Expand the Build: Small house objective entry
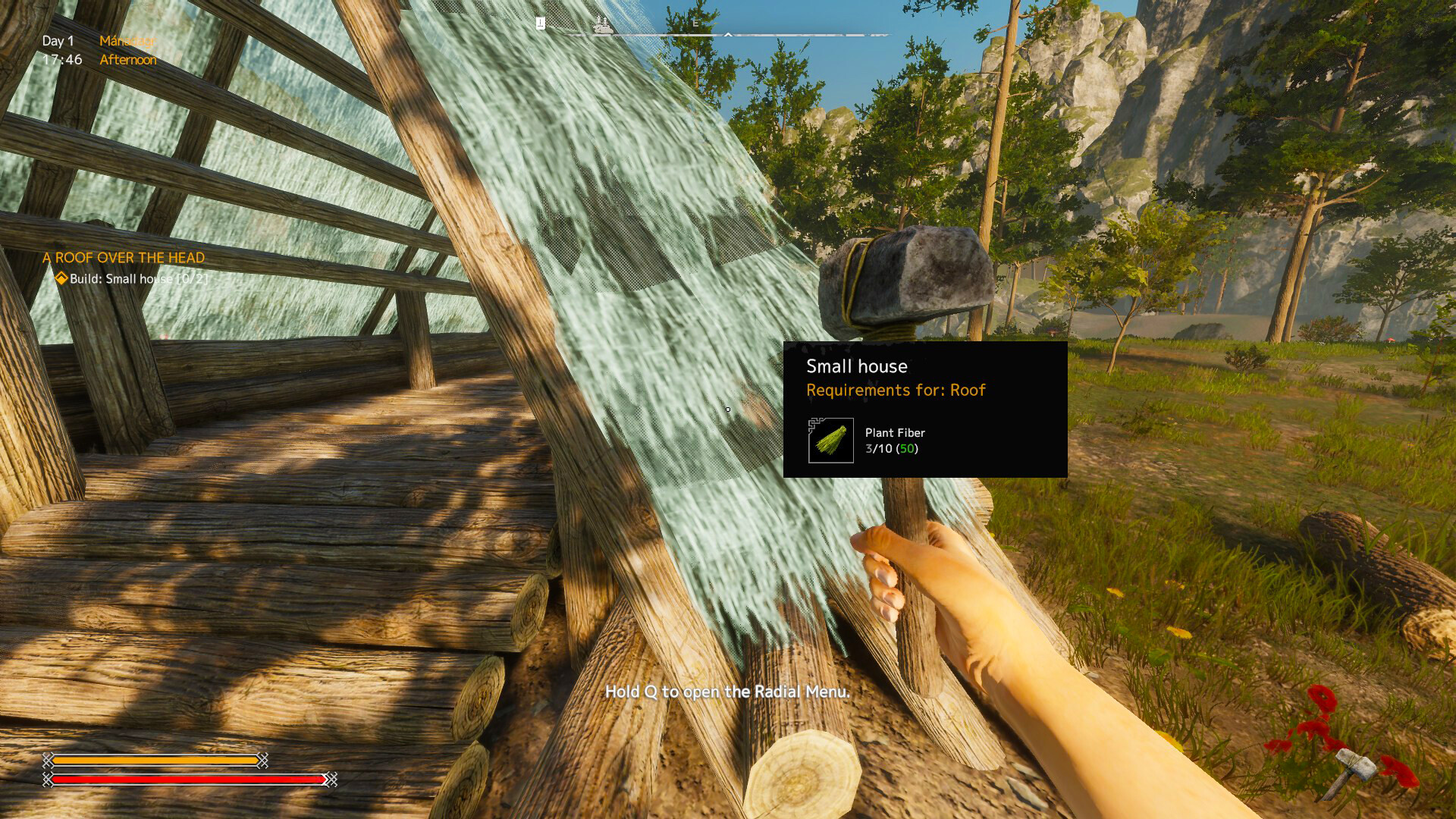 [x=135, y=279]
